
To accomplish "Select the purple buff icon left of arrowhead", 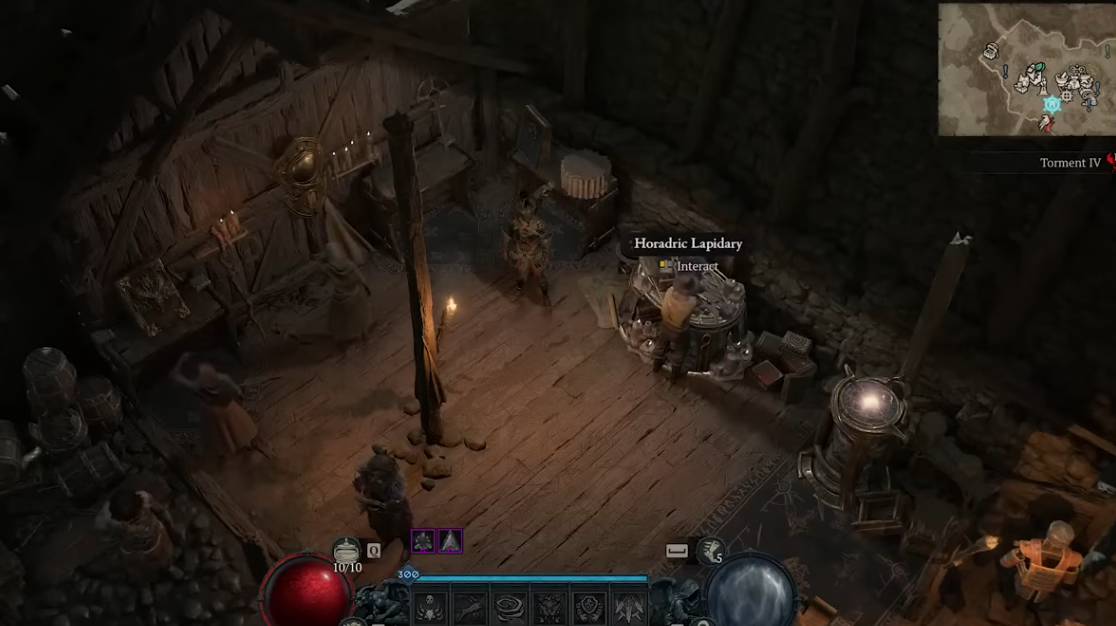I will click(423, 541).
